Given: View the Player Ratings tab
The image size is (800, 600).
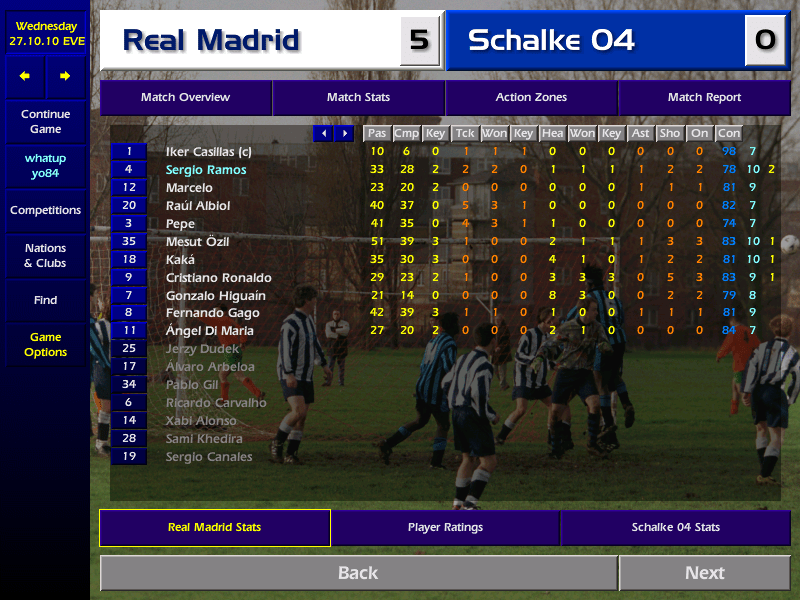Looking at the screenshot, I should pos(445,528).
